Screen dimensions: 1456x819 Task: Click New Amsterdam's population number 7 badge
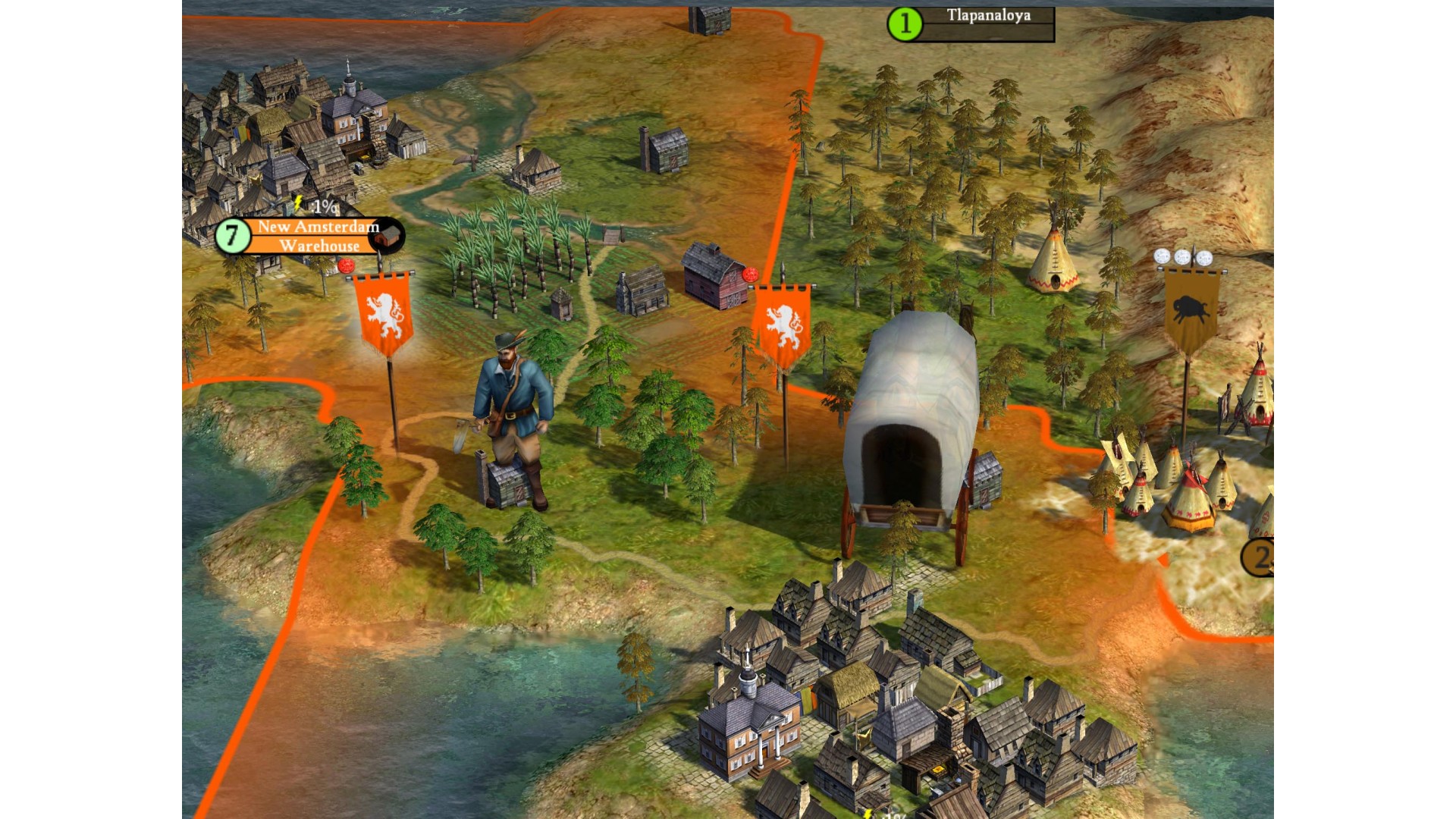[232, 236]
